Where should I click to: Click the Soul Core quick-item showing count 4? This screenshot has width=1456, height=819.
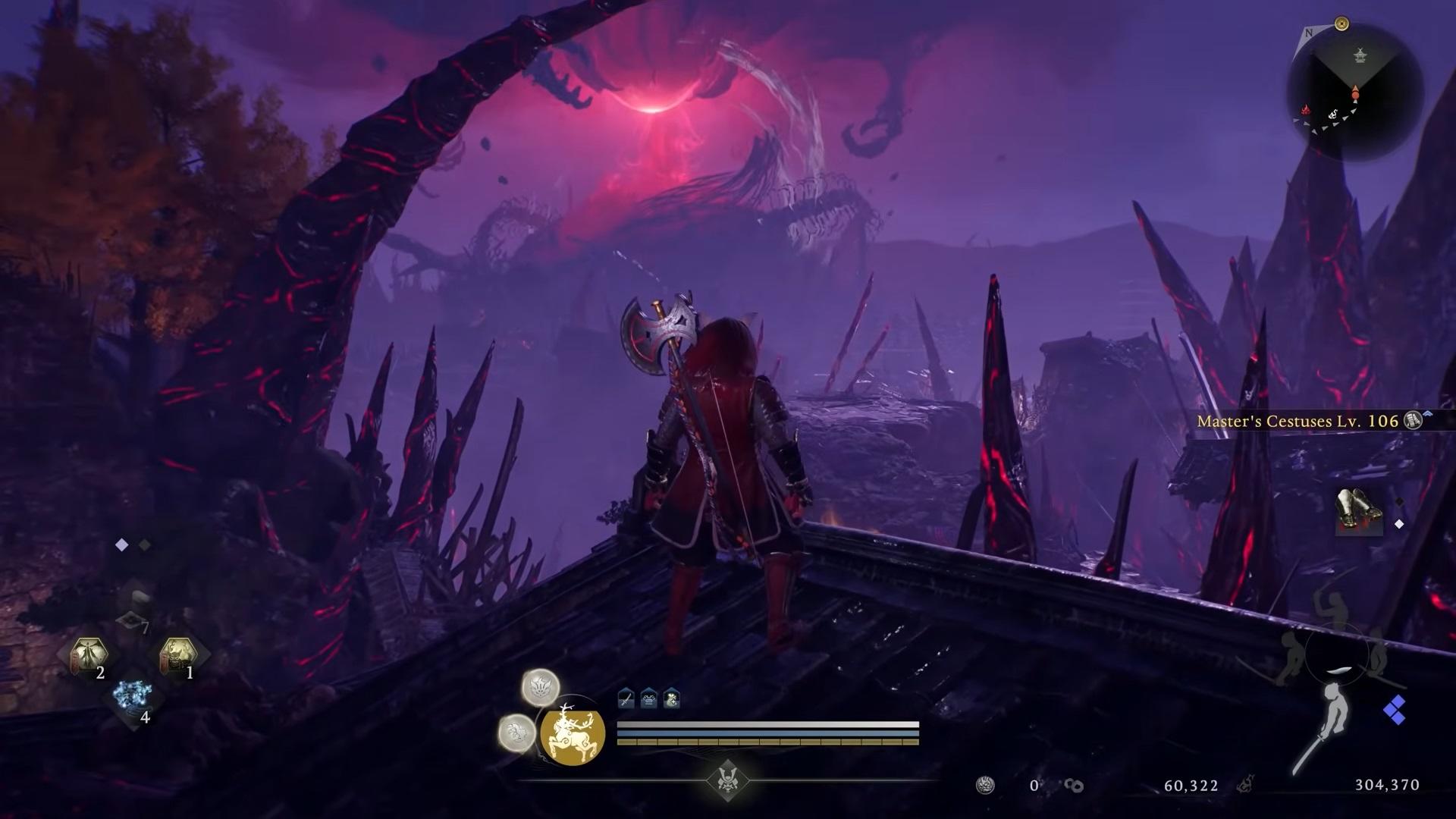(x=132, y=695)
